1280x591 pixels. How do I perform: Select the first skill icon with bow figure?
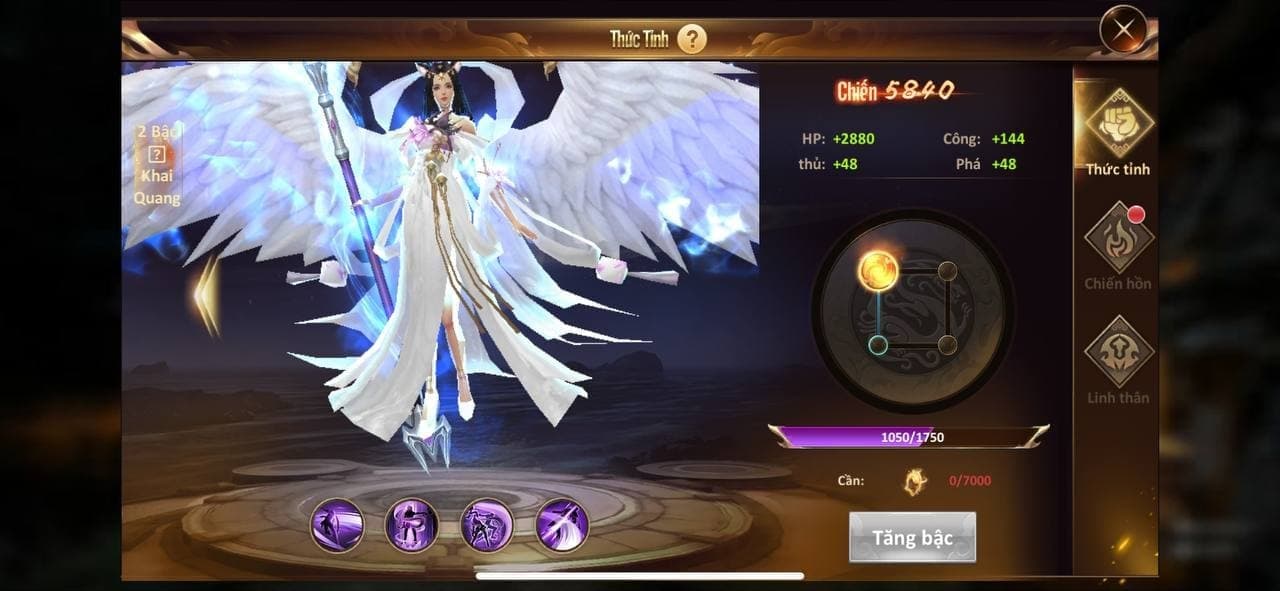point(337,525)
